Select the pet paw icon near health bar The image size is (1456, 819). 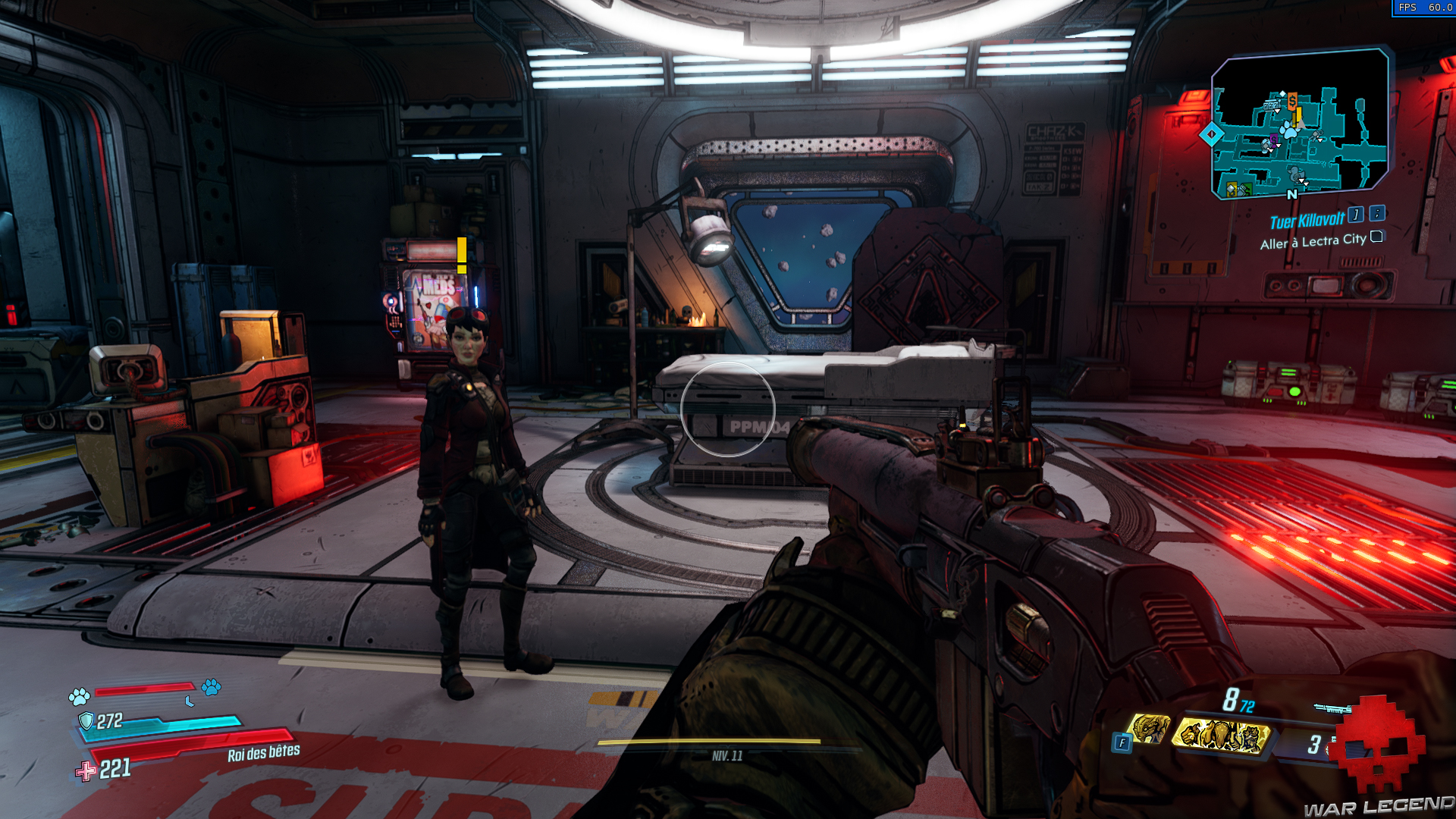click(x=80, y=697)
